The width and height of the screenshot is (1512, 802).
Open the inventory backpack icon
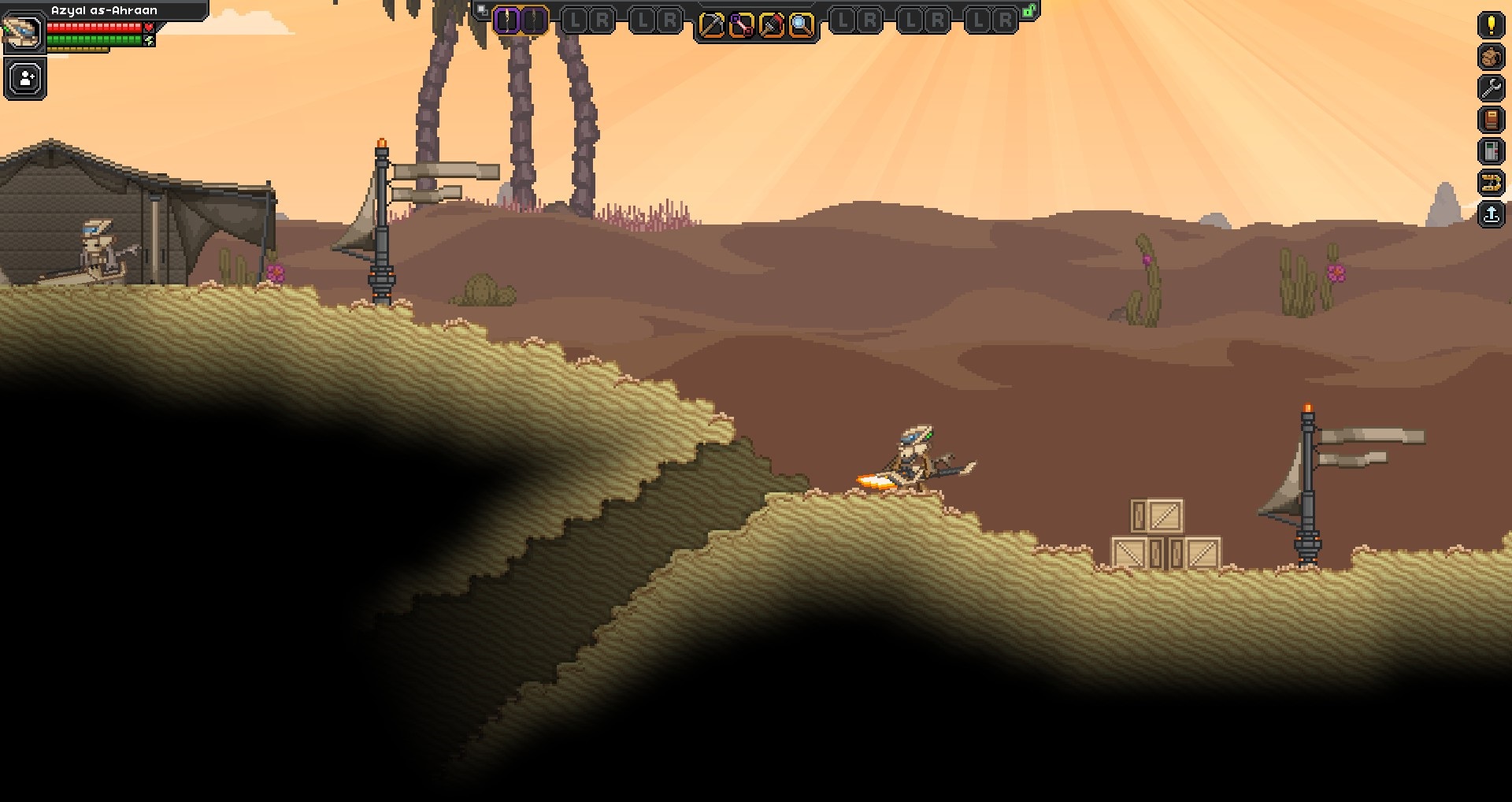click(1491, 57)
